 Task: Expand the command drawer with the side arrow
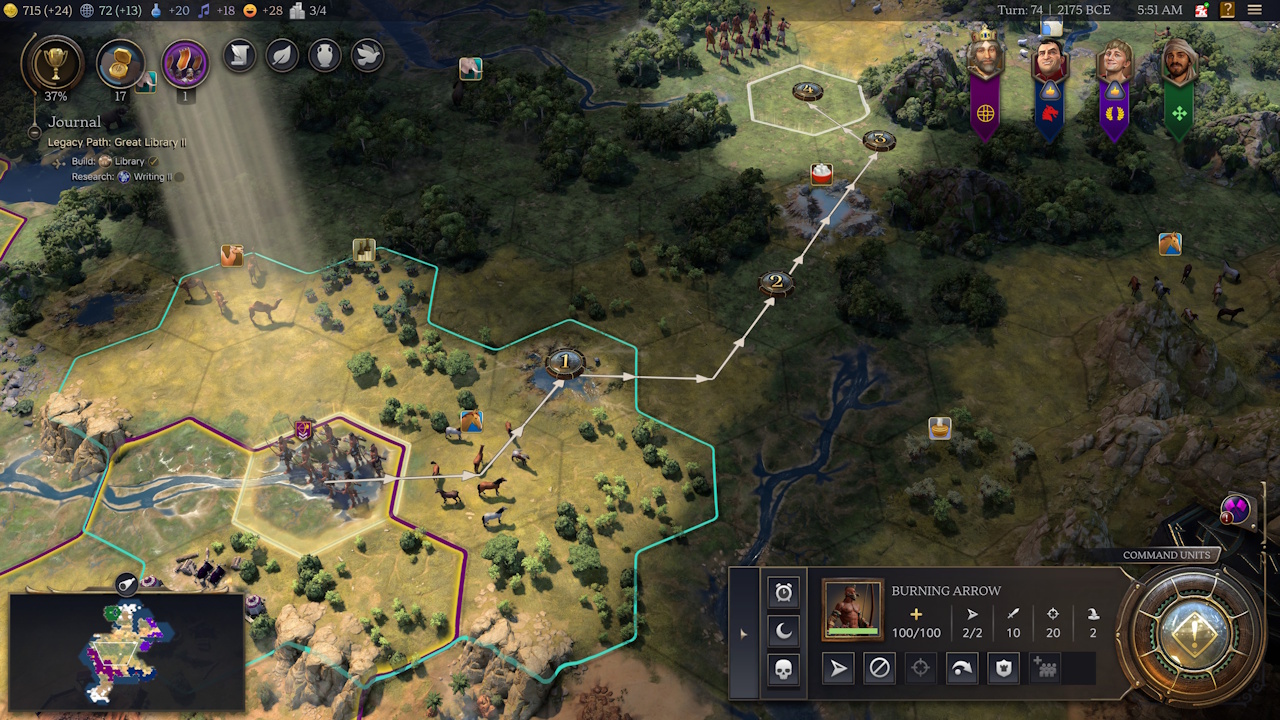click(x=742, y=632)
